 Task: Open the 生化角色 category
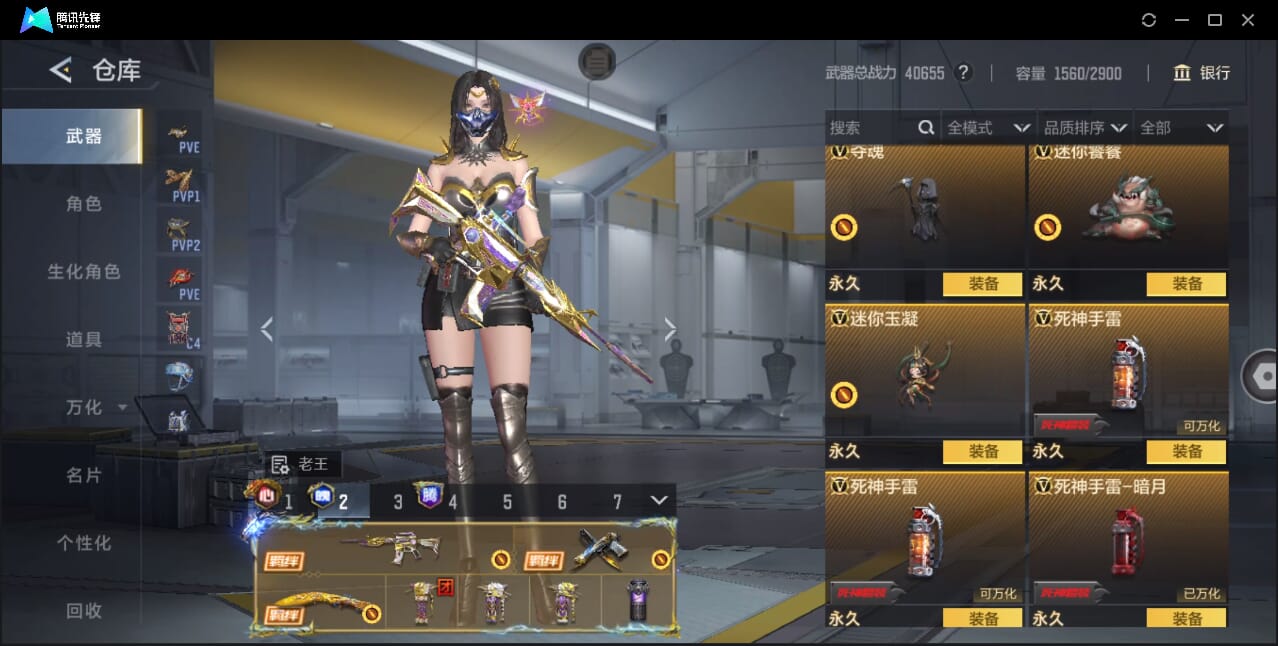point(84,272)
